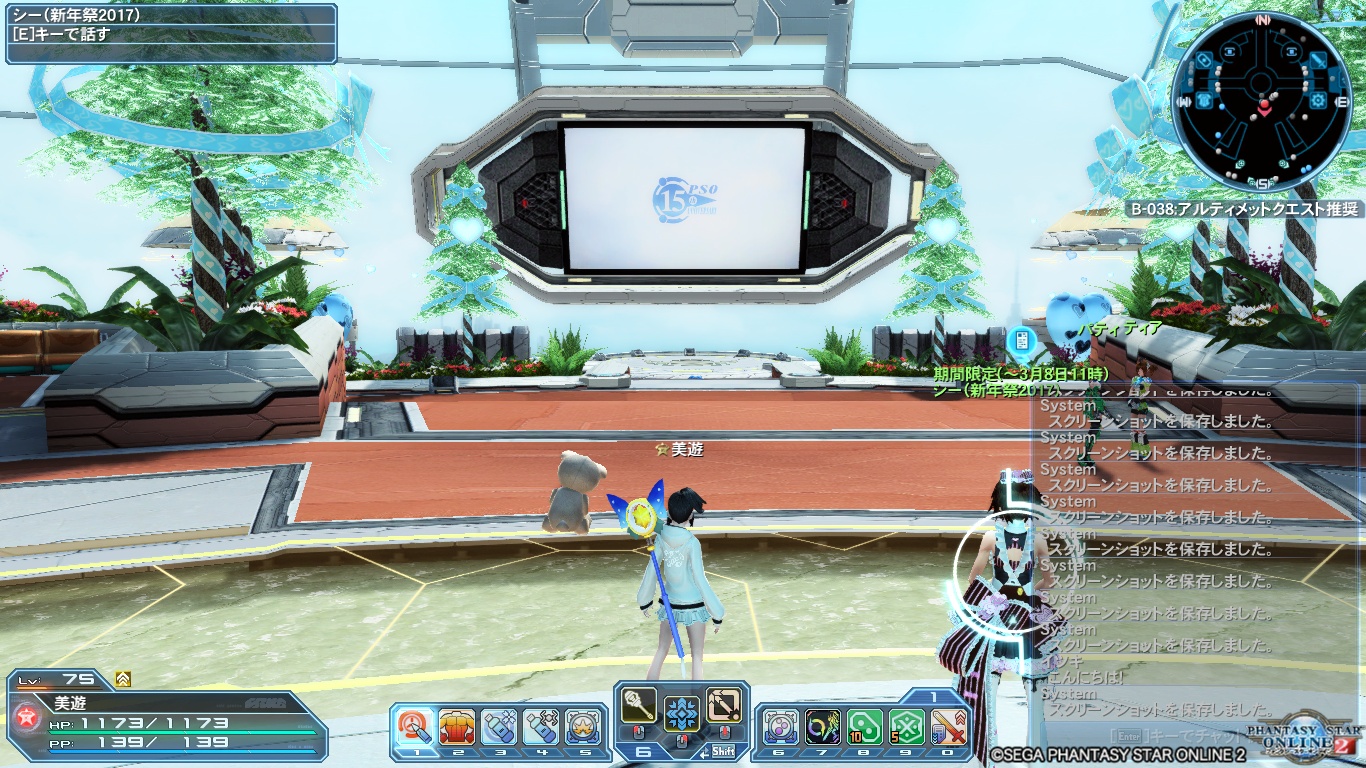1366x768 pixels.
Task: Cast the dark technique assigned to slot 7
Action: 824,727
